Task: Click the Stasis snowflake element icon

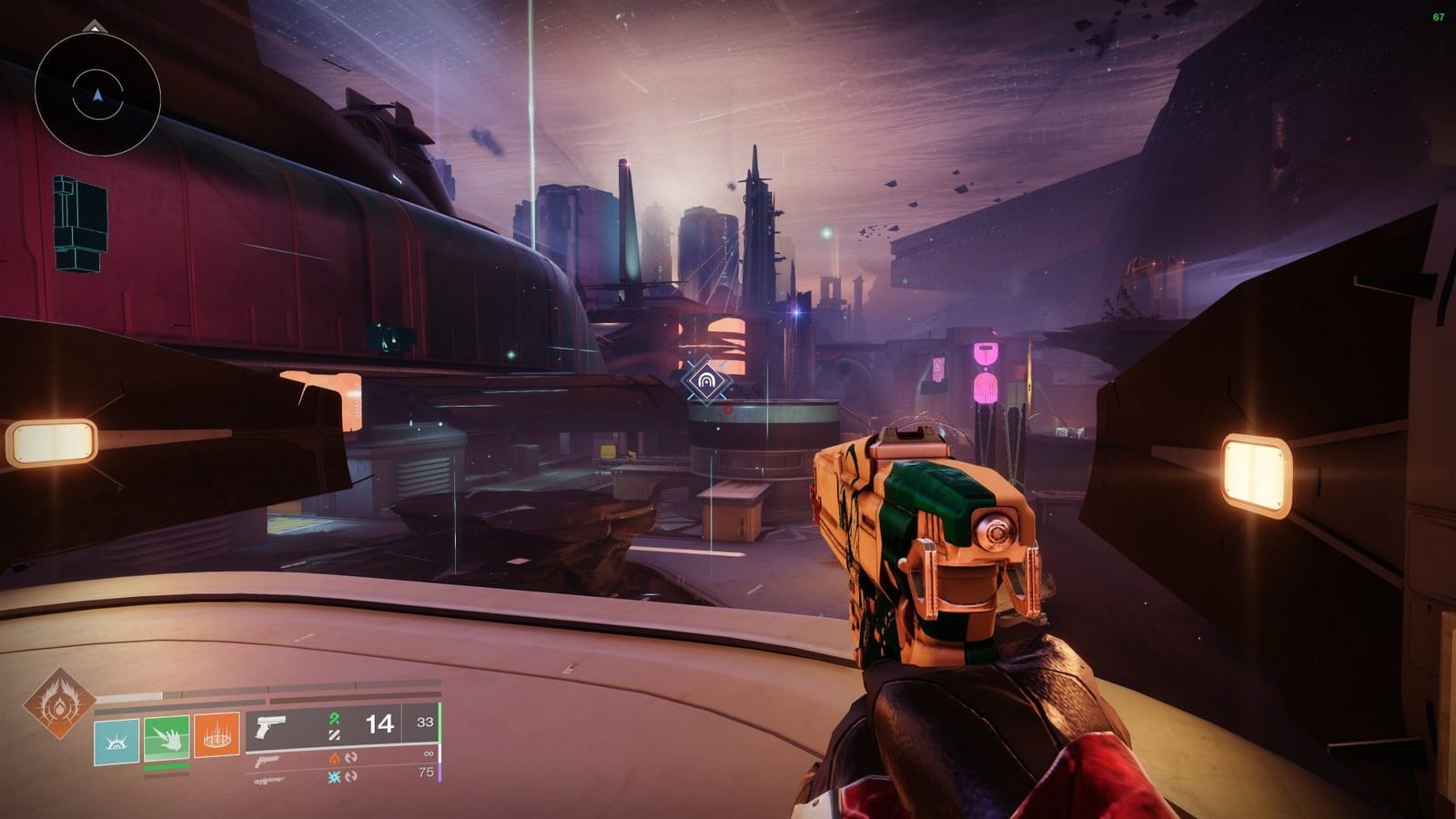Action: 334,777
